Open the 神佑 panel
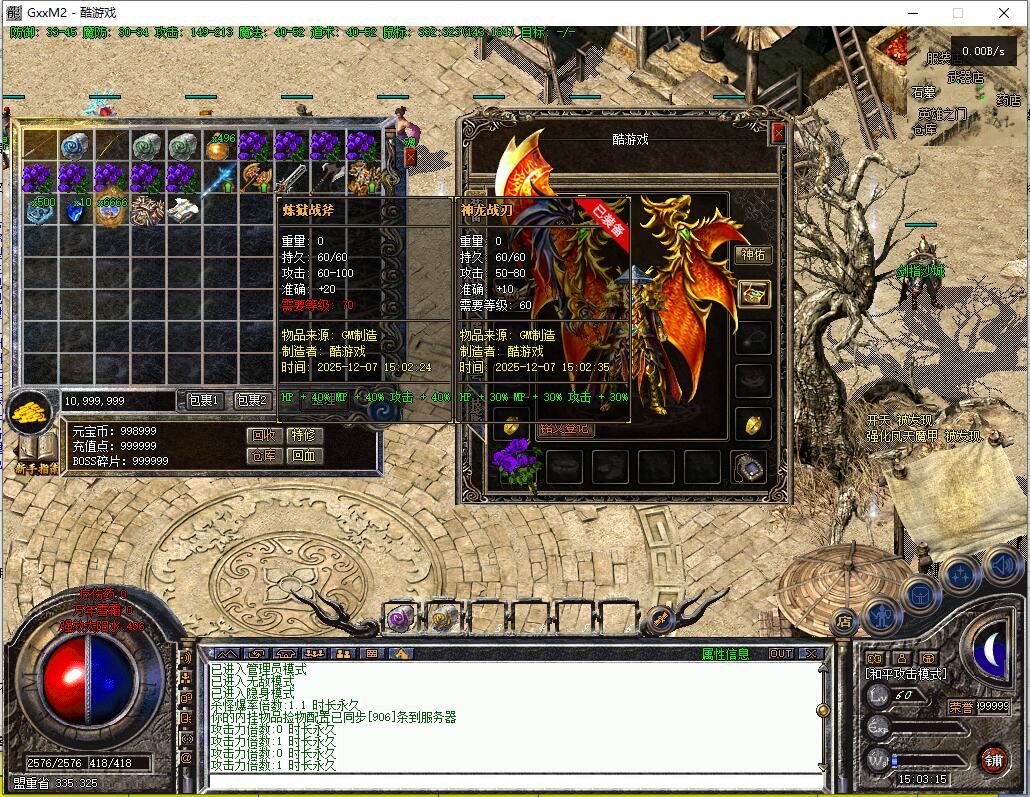This screenshot has width=1030, height=797. pyautogui.click(x=752, y=255)
